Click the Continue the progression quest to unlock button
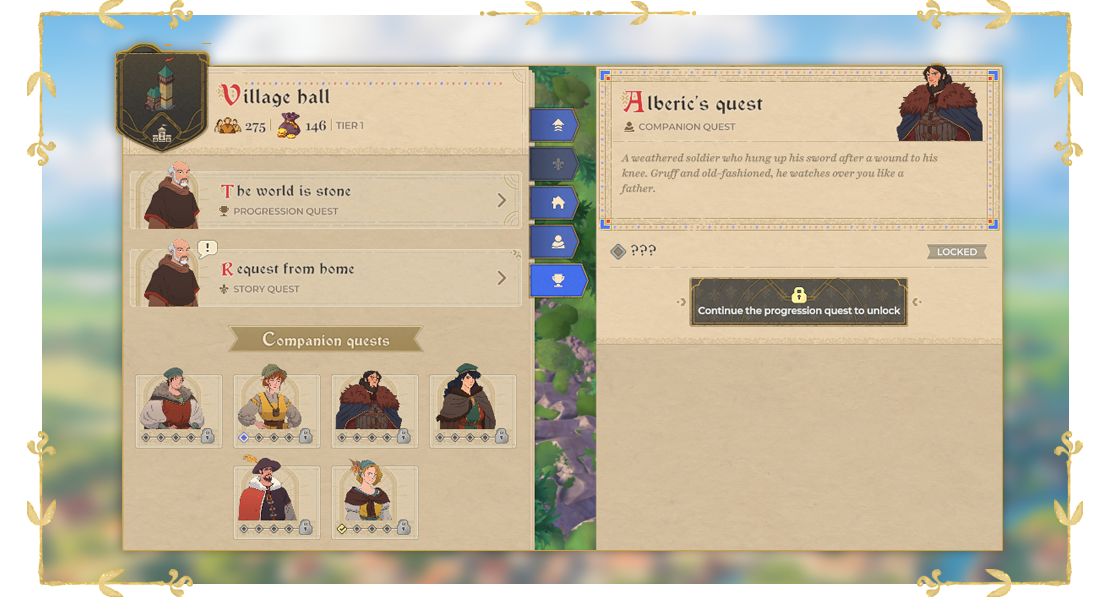 coord(798,302)
